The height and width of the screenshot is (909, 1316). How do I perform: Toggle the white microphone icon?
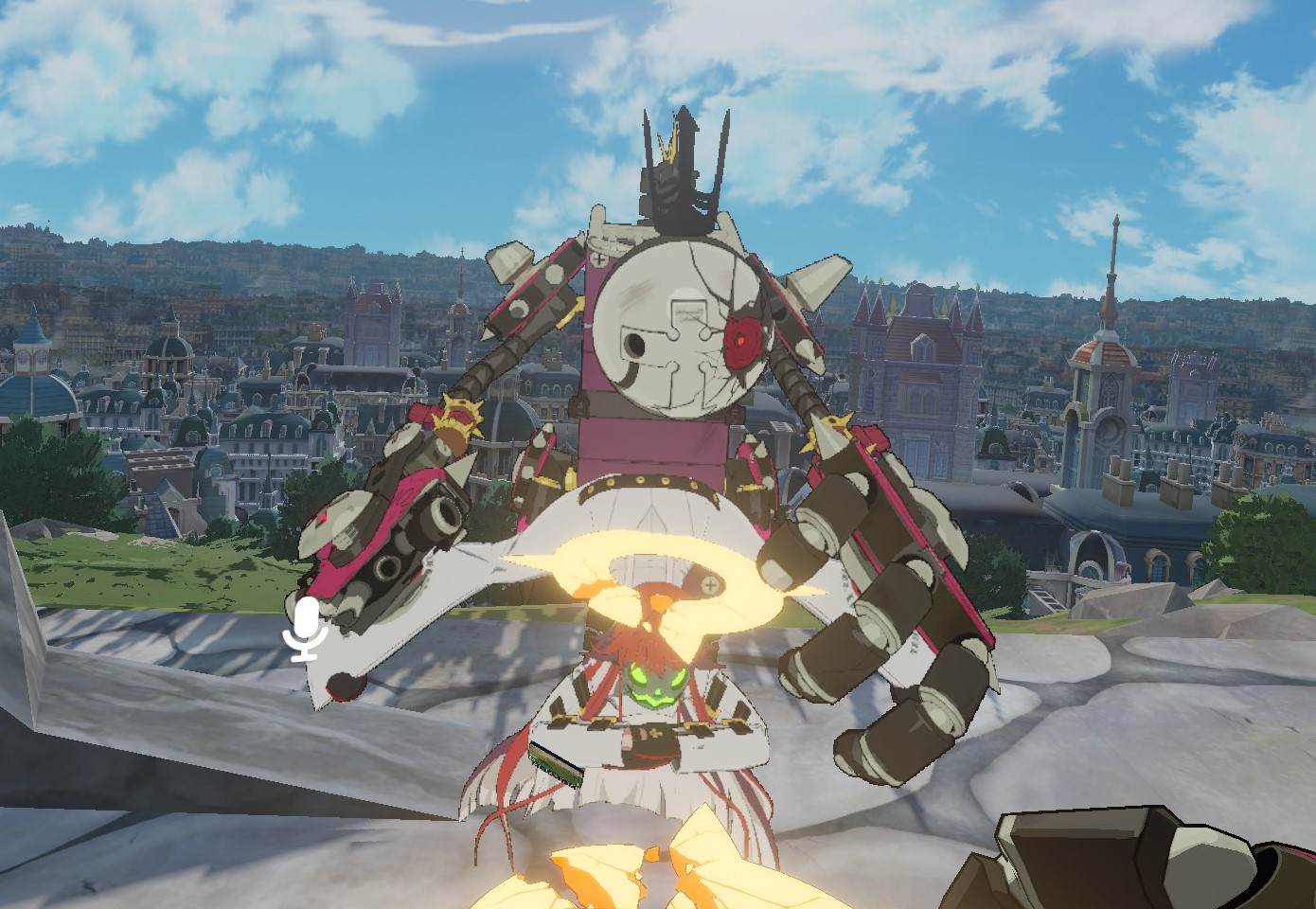pyautogui.click(x=305, y=628)
